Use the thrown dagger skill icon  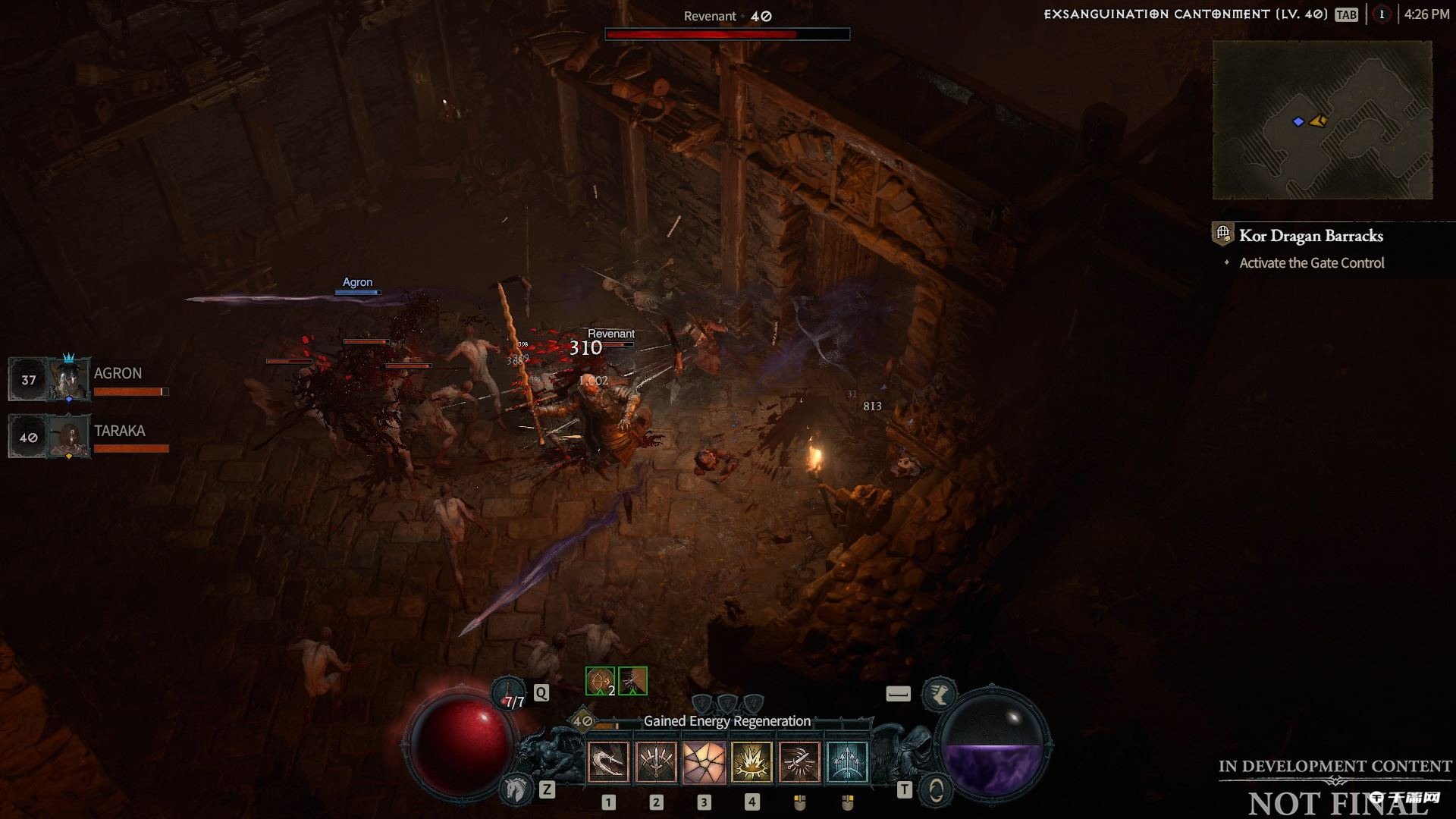pyautogui.click(x=799, y=761)
